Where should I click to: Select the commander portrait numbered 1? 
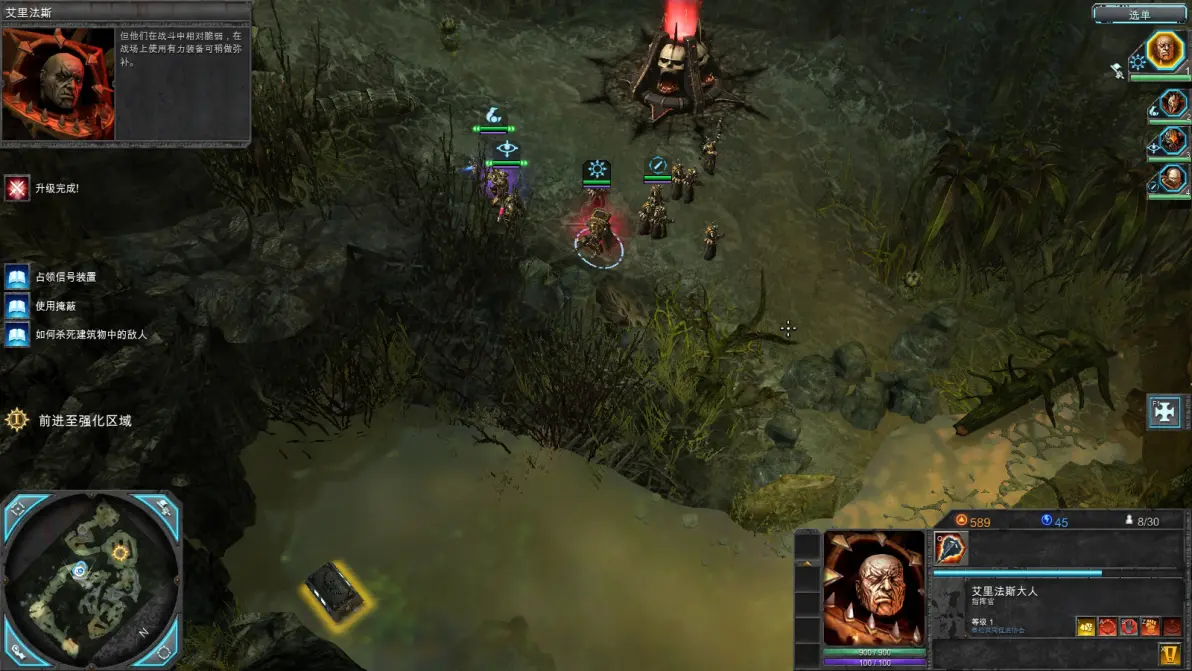[x=1165, y=50]
